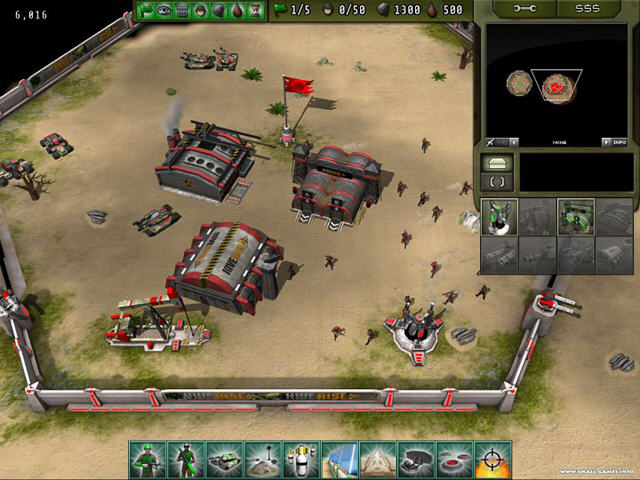This screenshot has width=640, height=480.
Task: Click the green flag icon in top toolbar
Action: (148, 10)
